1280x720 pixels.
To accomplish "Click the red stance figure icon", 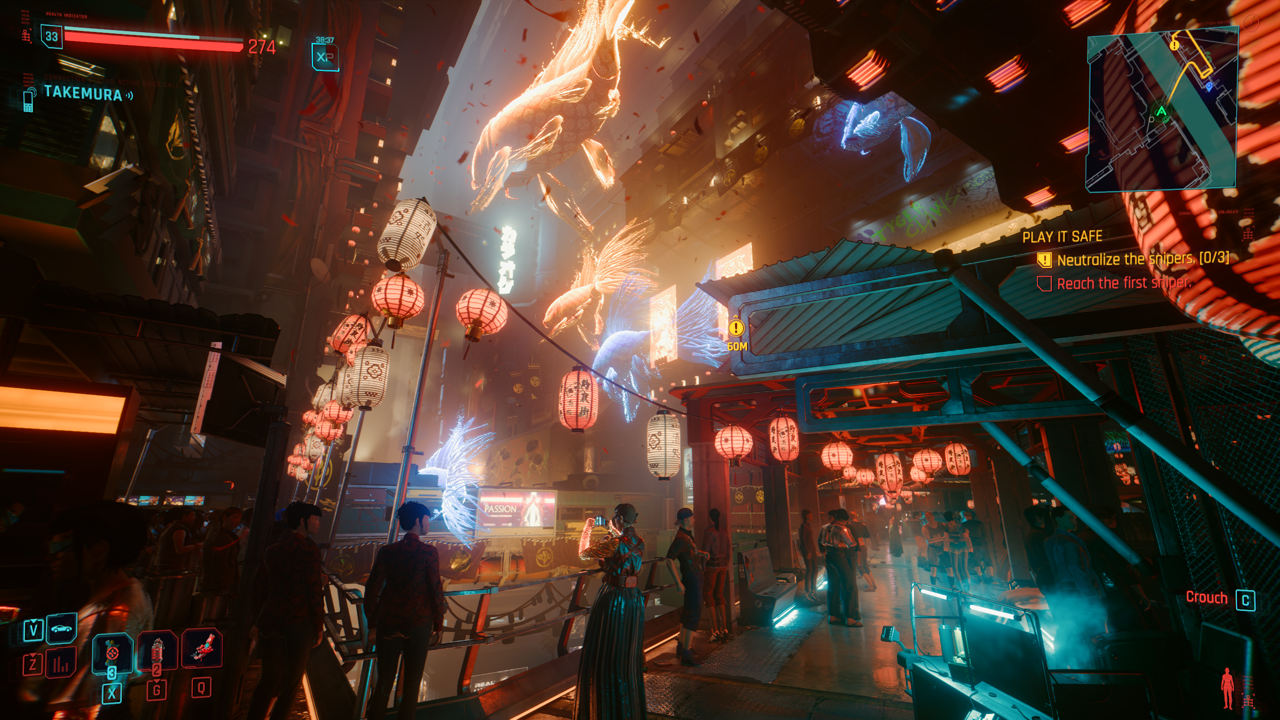I will coord(1227,687).
